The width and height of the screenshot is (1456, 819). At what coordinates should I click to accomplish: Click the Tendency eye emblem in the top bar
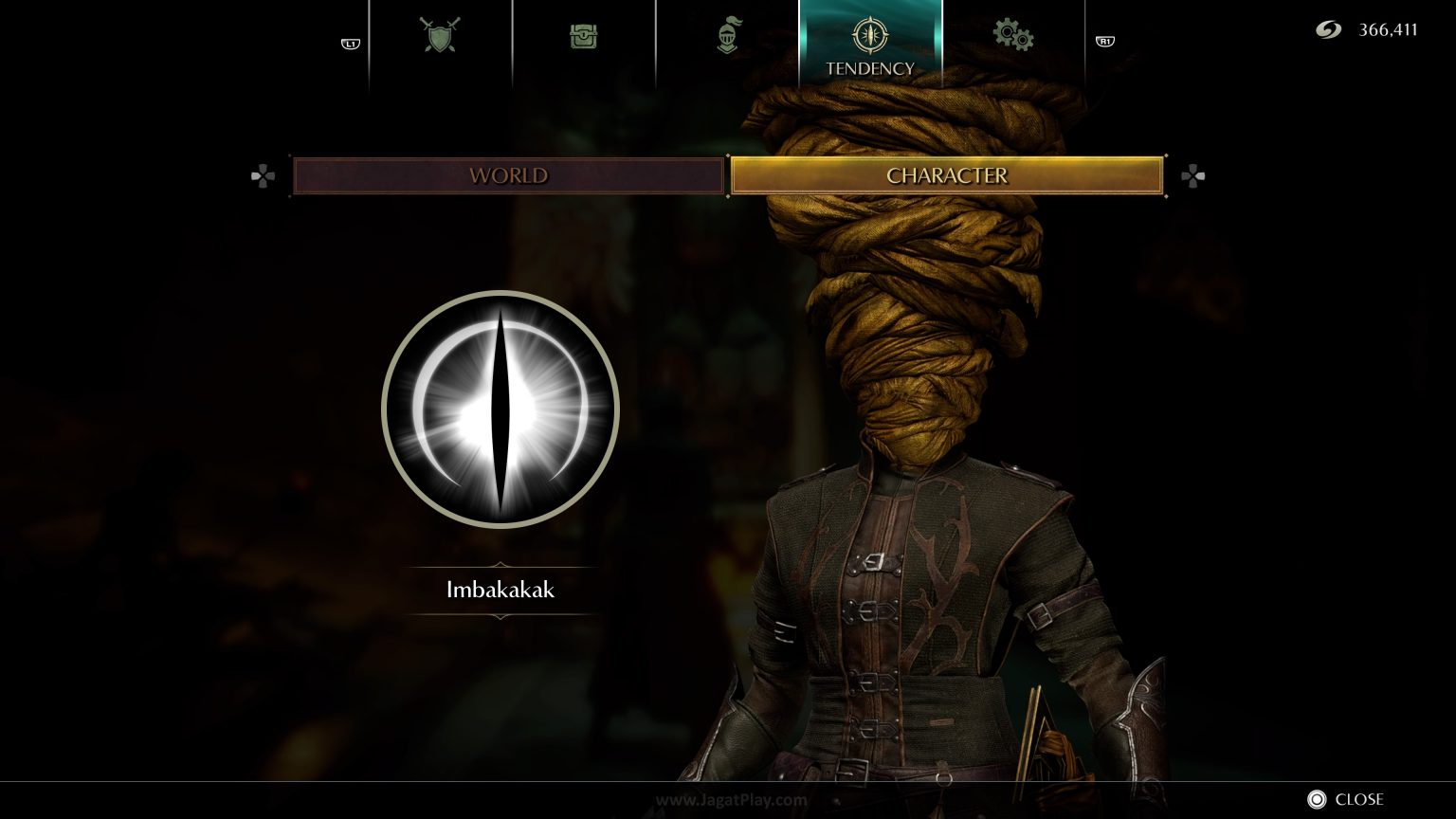[869, 35]
